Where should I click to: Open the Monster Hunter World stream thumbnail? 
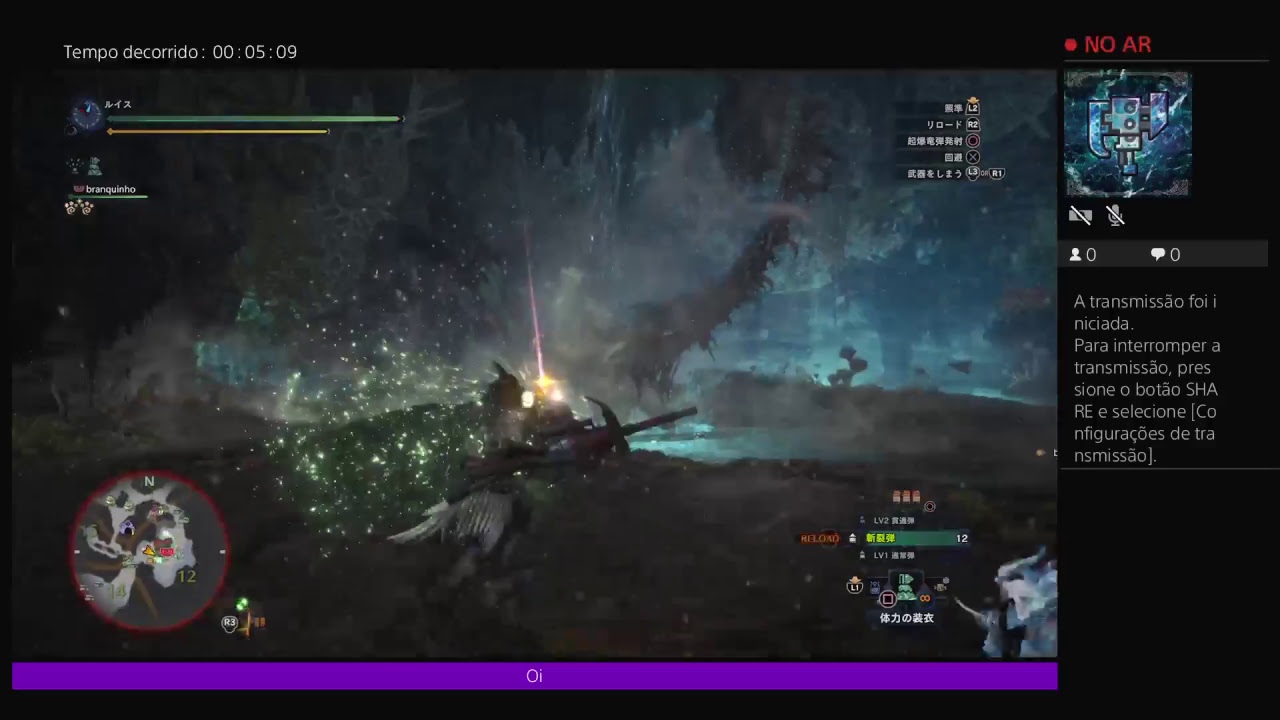point(1127,133)
